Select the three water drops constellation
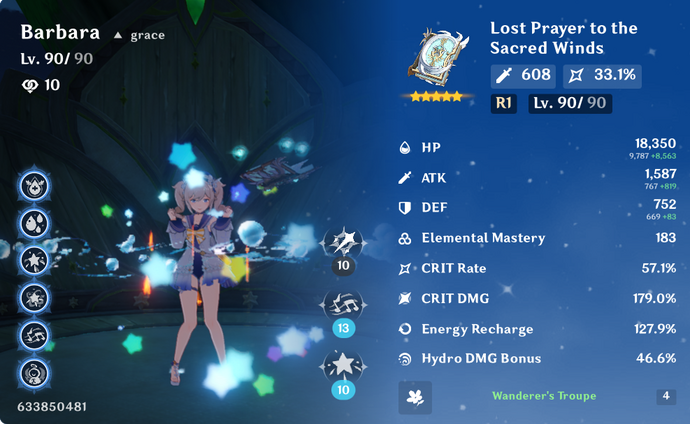Viewport: 690px width, 424px height. click(x=36, y=222)
